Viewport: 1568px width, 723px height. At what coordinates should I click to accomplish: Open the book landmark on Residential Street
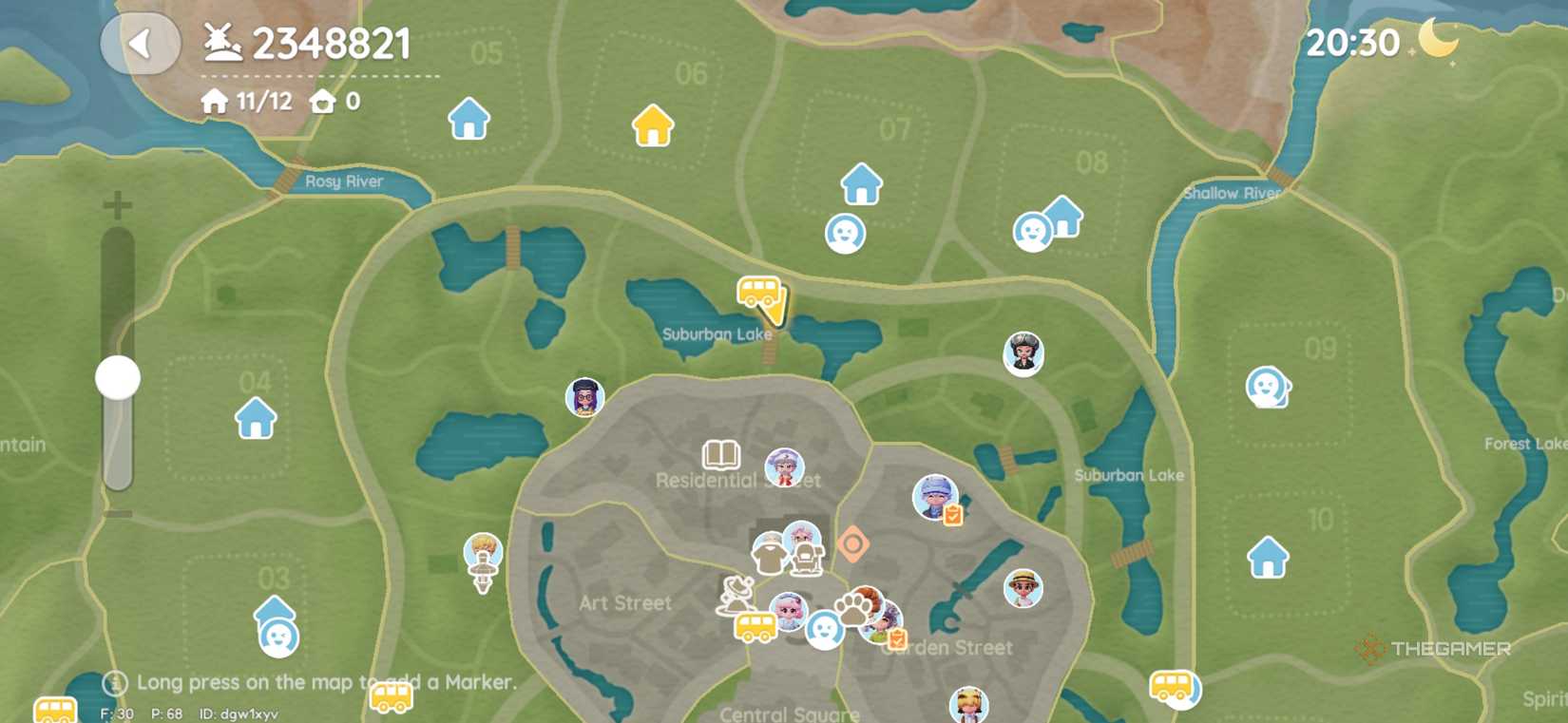point(722,455)
